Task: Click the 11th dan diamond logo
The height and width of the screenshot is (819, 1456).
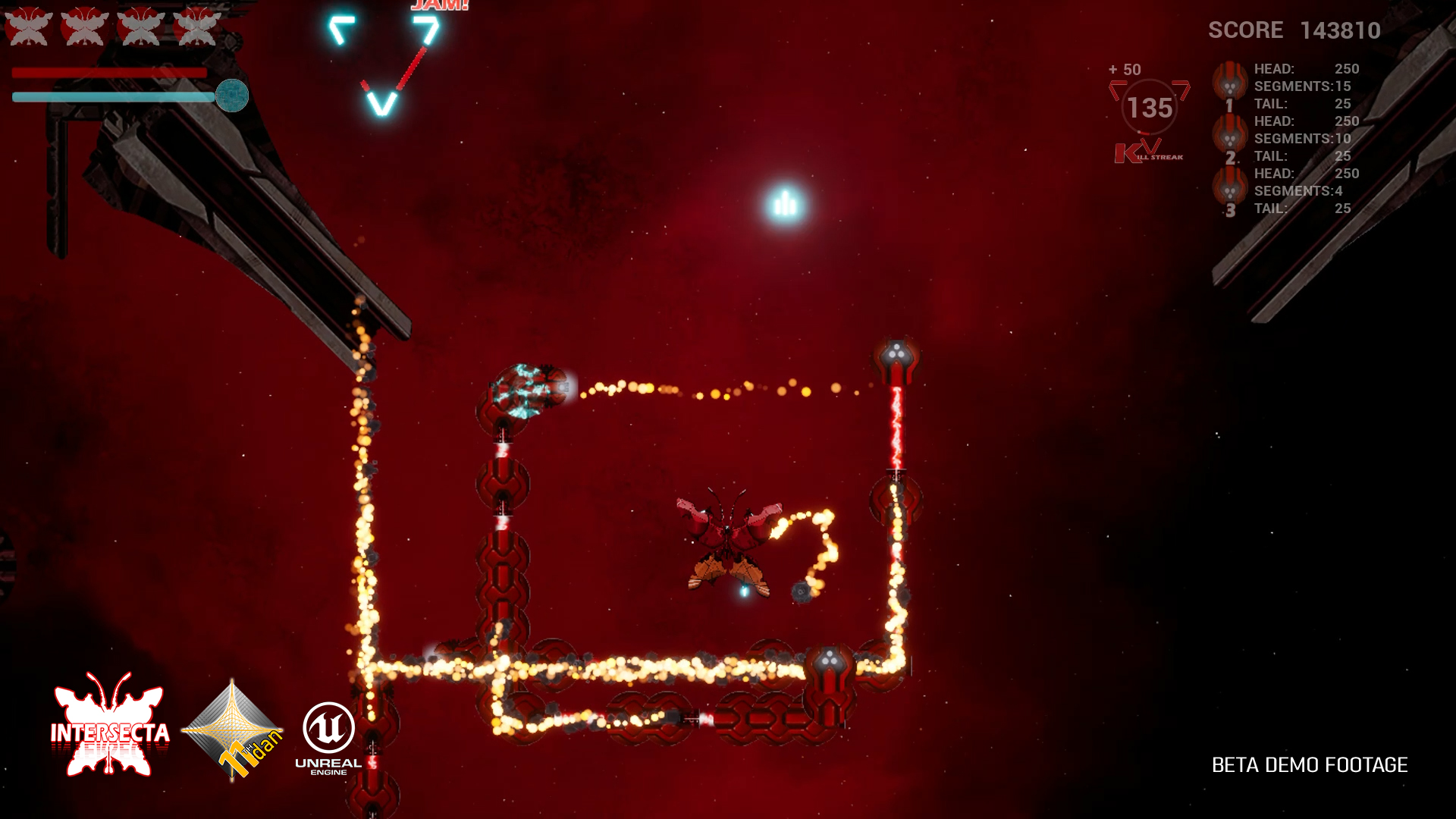Action: click(233, 730)
